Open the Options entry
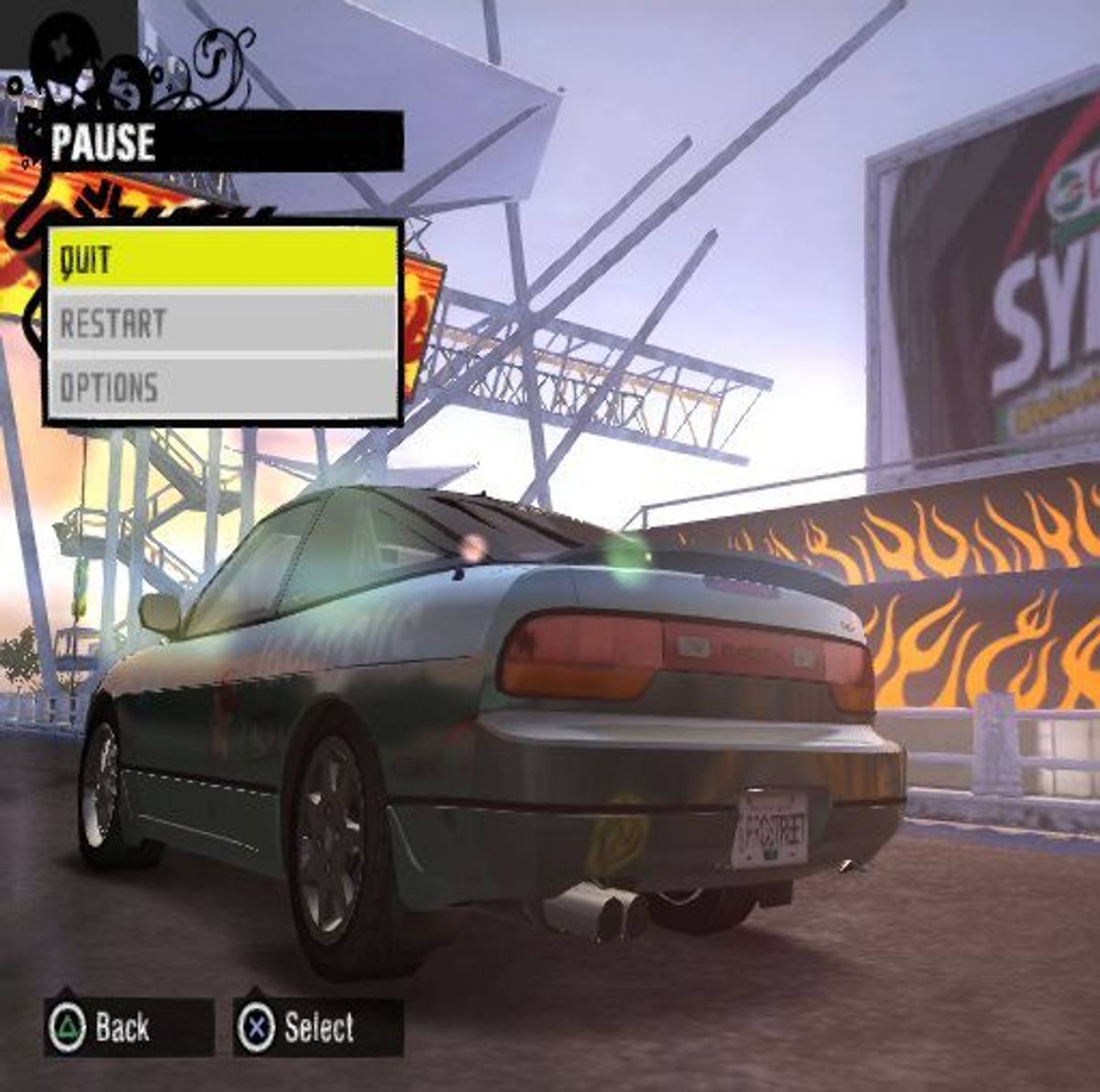 click(223, 387)
